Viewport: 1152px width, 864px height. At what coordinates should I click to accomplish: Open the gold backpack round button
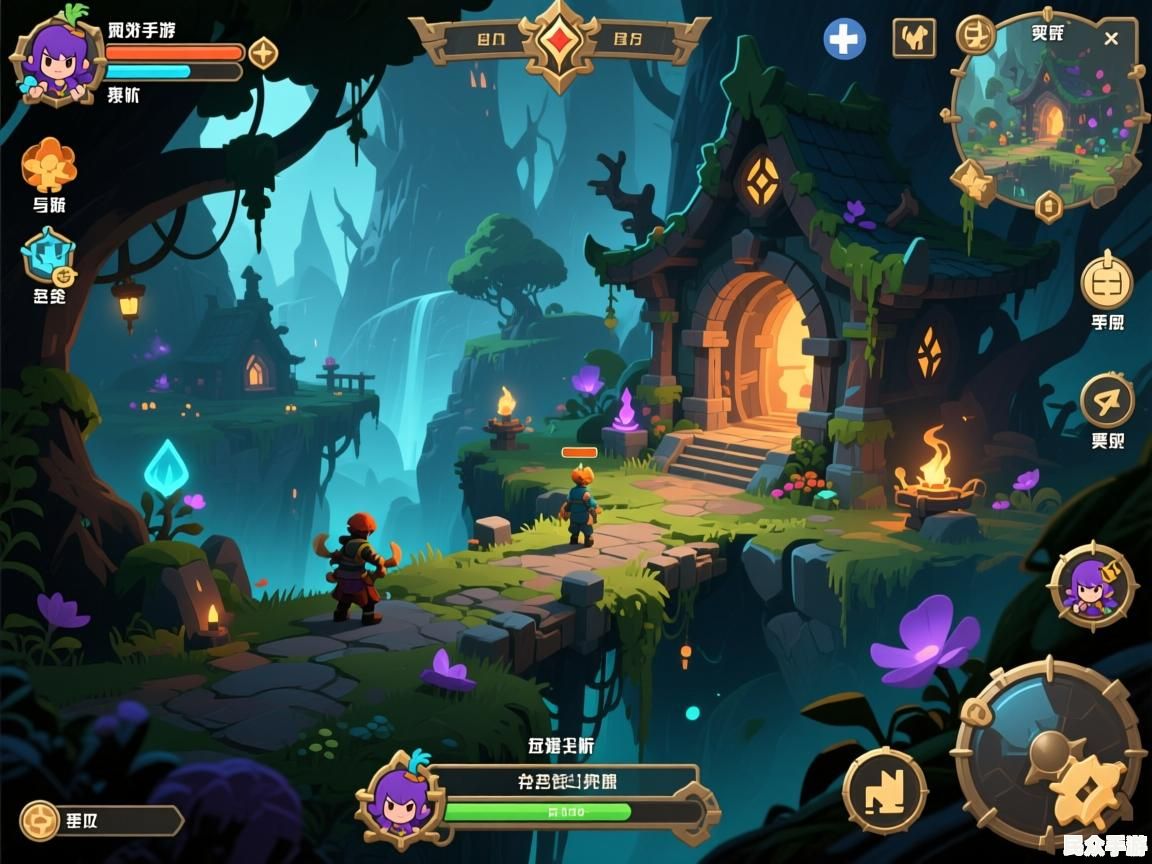click(1107, 282)
